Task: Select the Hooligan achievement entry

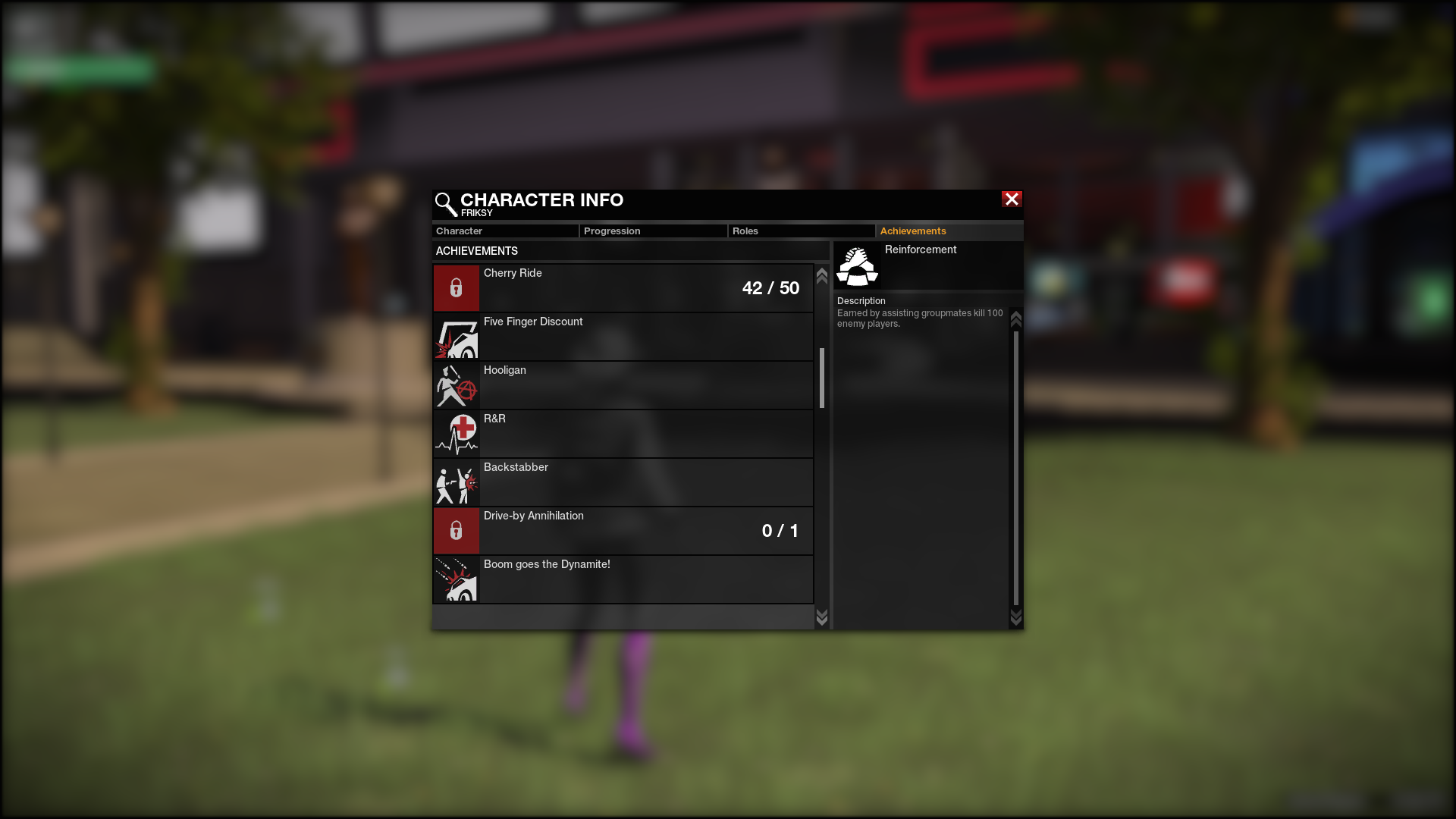Action: point(623,385)
